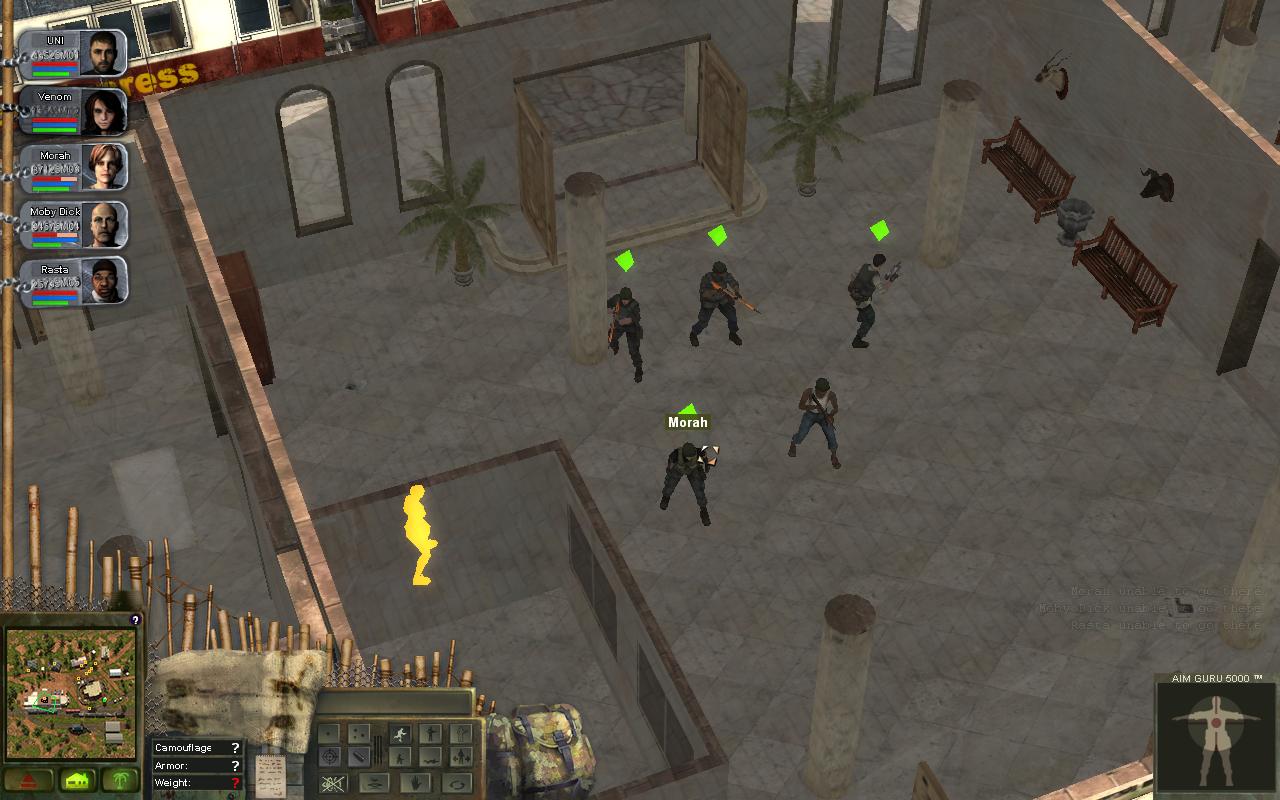Screen dimensions: 1280x800
Task: Select the melee attack icon
Action: point(361,756)
